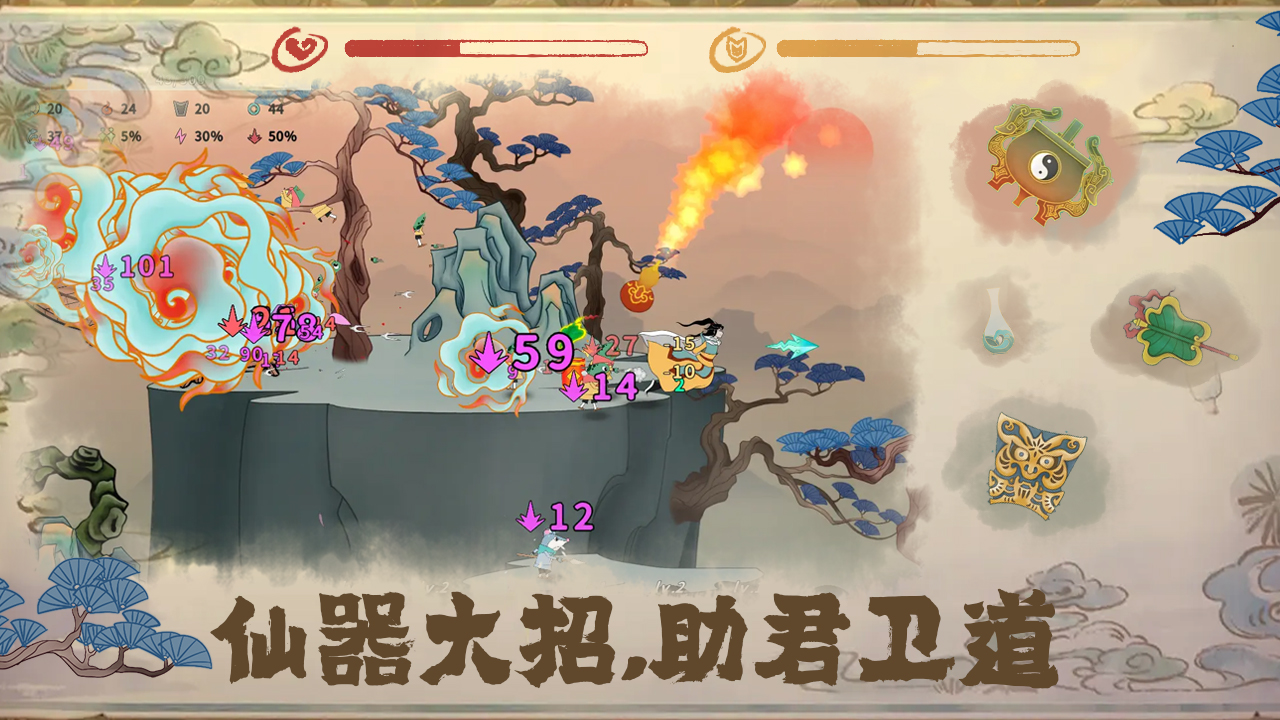Screen dimensions: 1280x720
Task: Select the lightning stat icon showing 30%
Action: point(180,134)
